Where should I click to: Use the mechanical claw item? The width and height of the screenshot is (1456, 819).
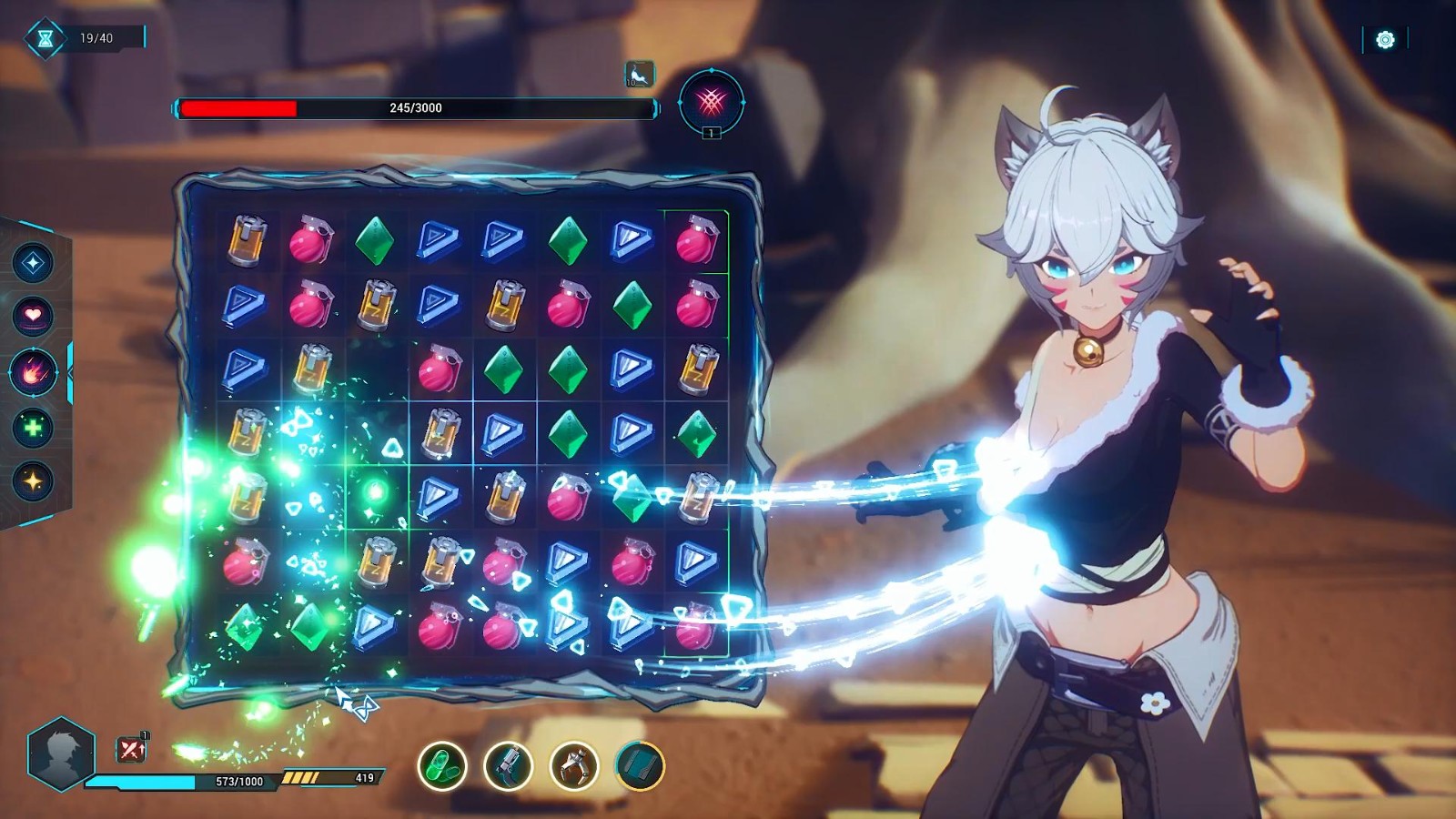click(x=574, y=766)
